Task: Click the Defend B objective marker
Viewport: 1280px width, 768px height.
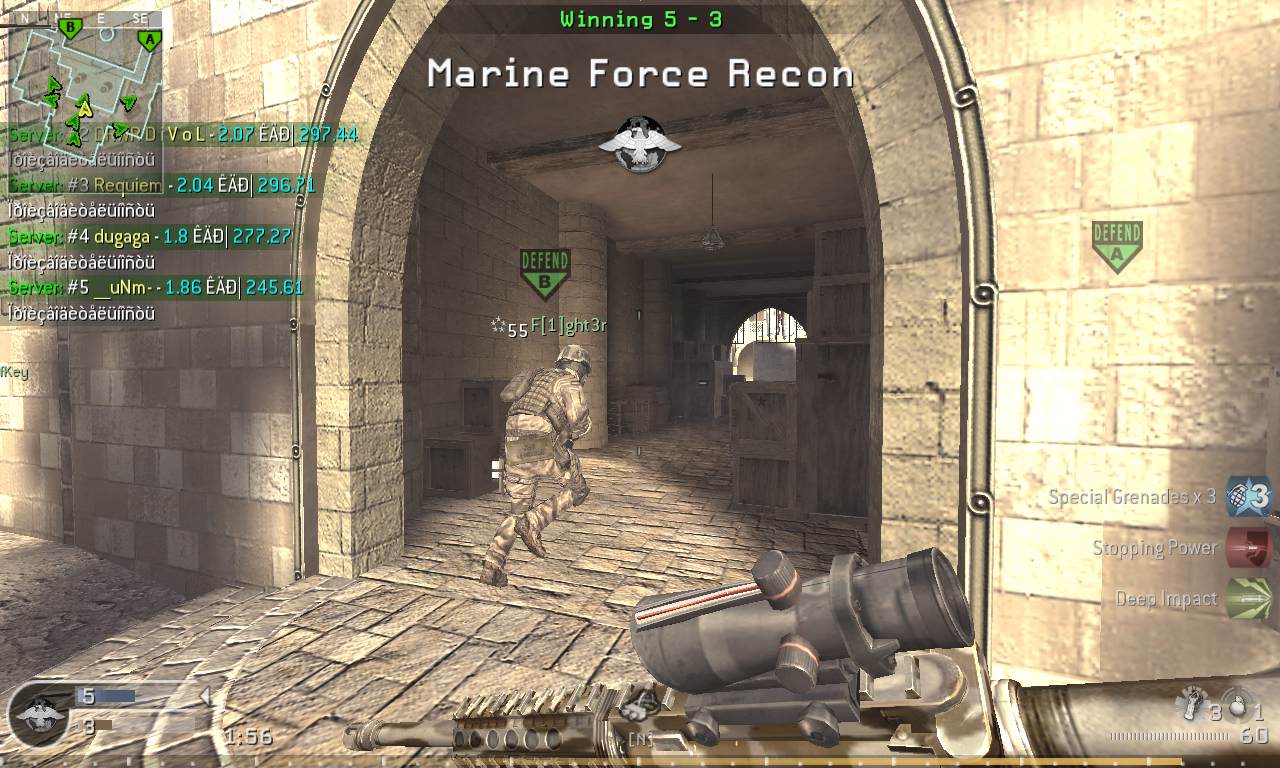Action: pos(545,273)
